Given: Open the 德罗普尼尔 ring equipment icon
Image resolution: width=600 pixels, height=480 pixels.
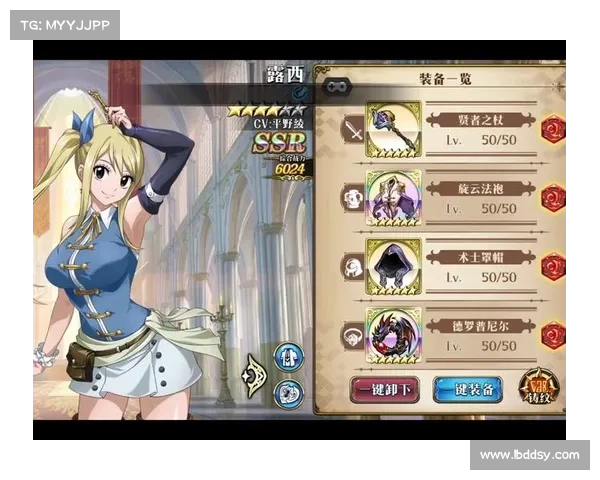Looking at the screenshot, I should click(393, 334).
